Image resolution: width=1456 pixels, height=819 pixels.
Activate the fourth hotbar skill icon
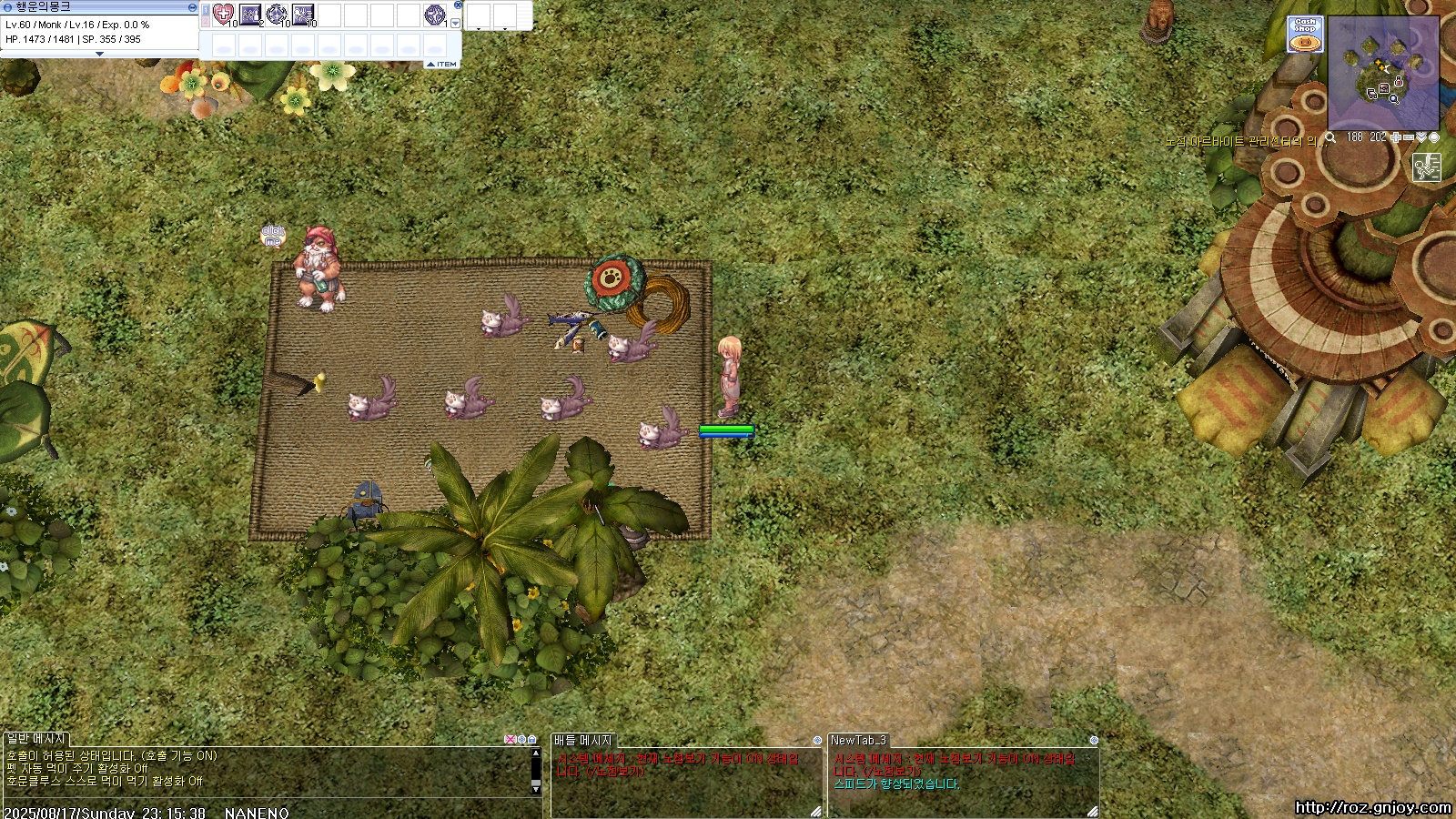click(303, 15)
